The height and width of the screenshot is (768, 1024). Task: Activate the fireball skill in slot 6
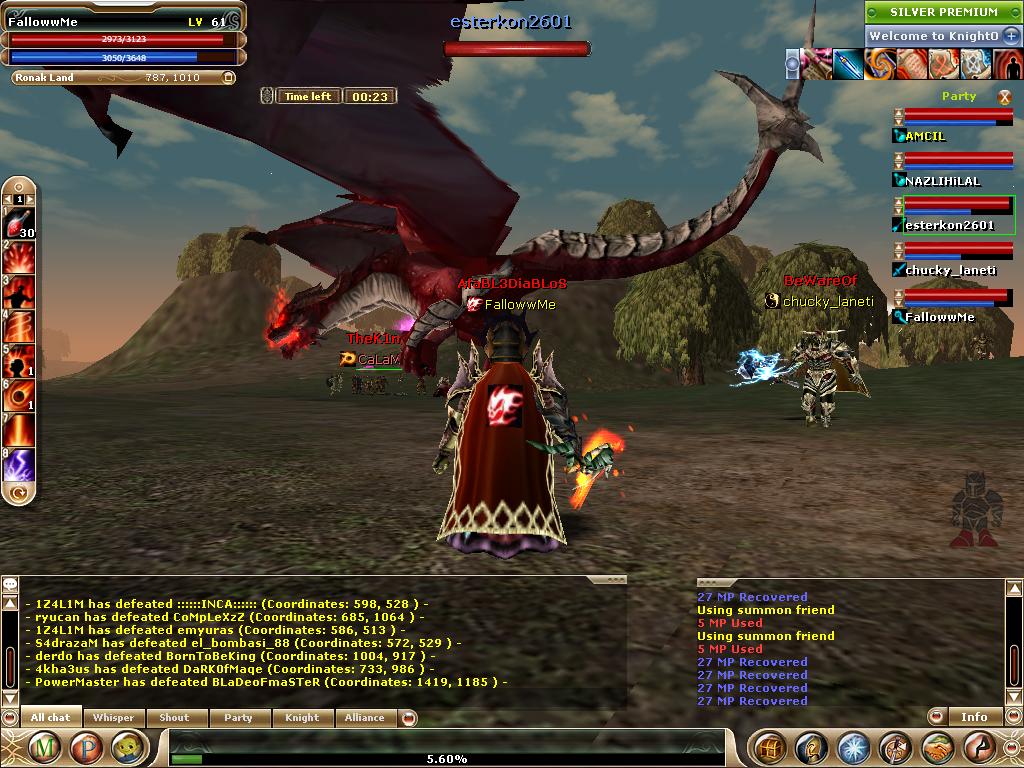point(20,395)
